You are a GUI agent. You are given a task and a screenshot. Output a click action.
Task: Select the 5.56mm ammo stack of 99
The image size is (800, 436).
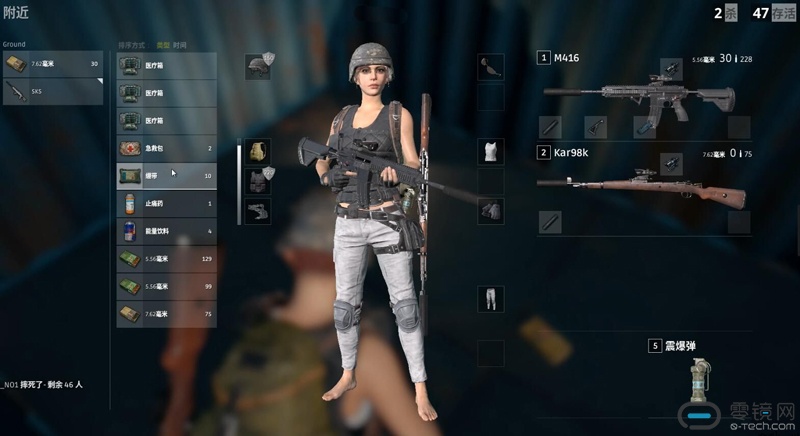click(x=166, y=287)
